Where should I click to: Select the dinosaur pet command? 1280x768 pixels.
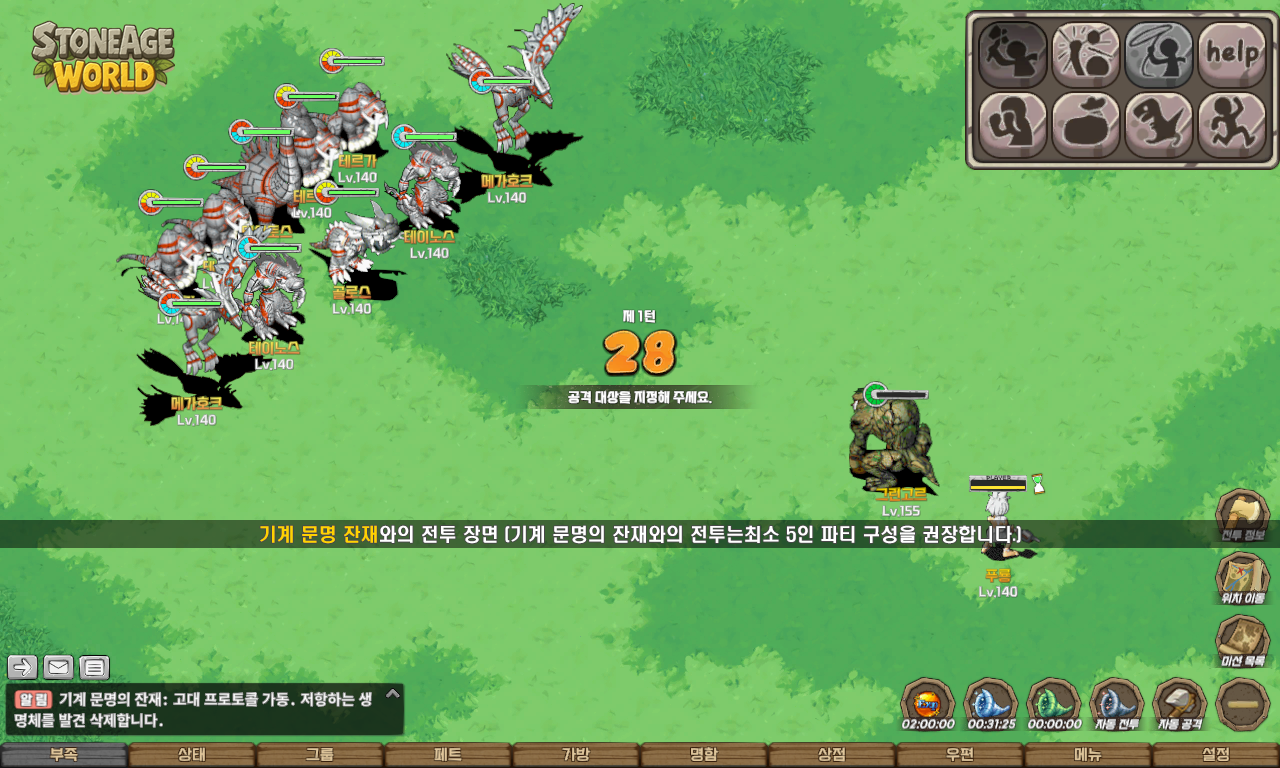tap(1158, 125)
